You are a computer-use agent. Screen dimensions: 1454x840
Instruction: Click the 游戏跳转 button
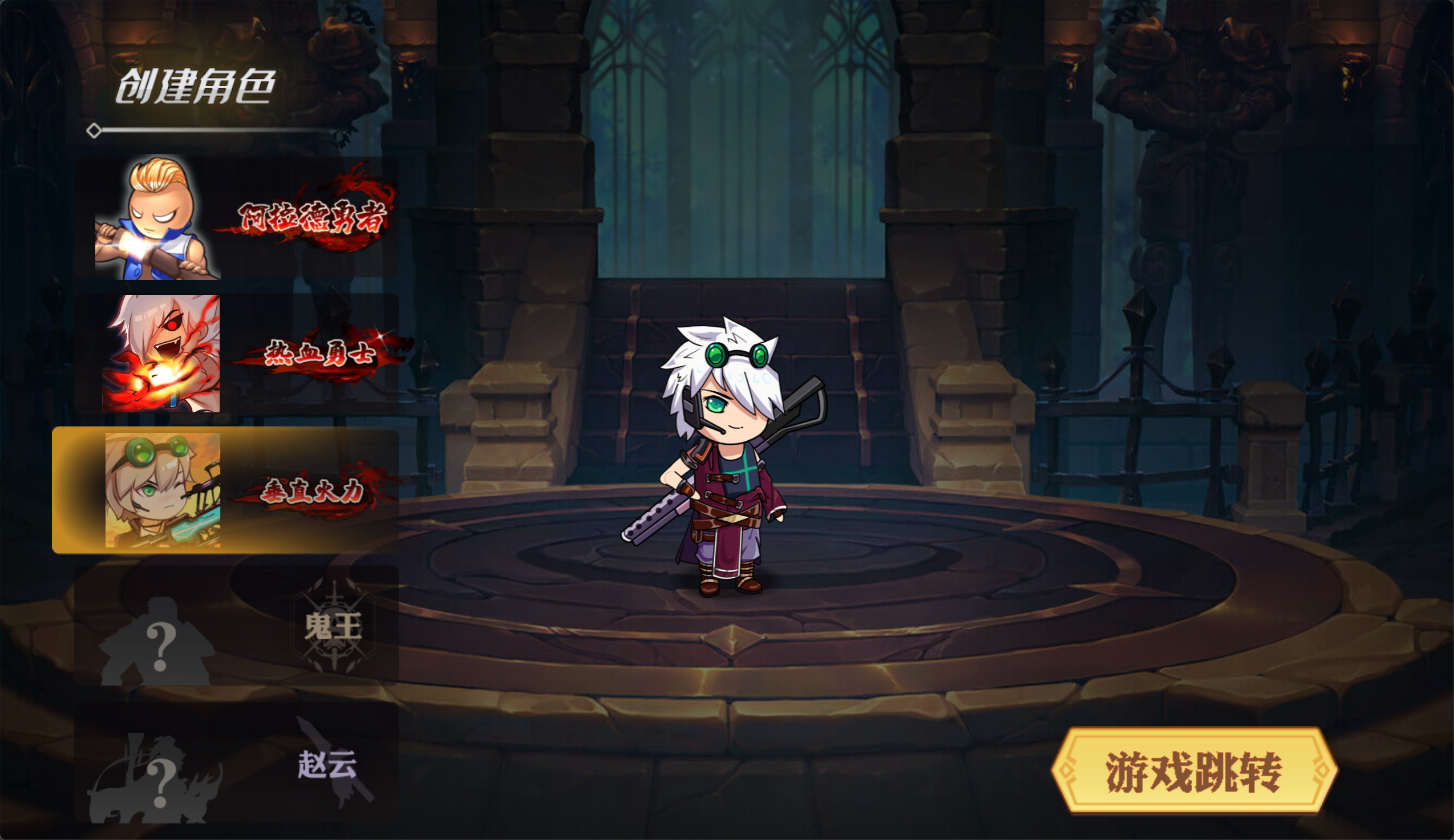point(1193,771)
